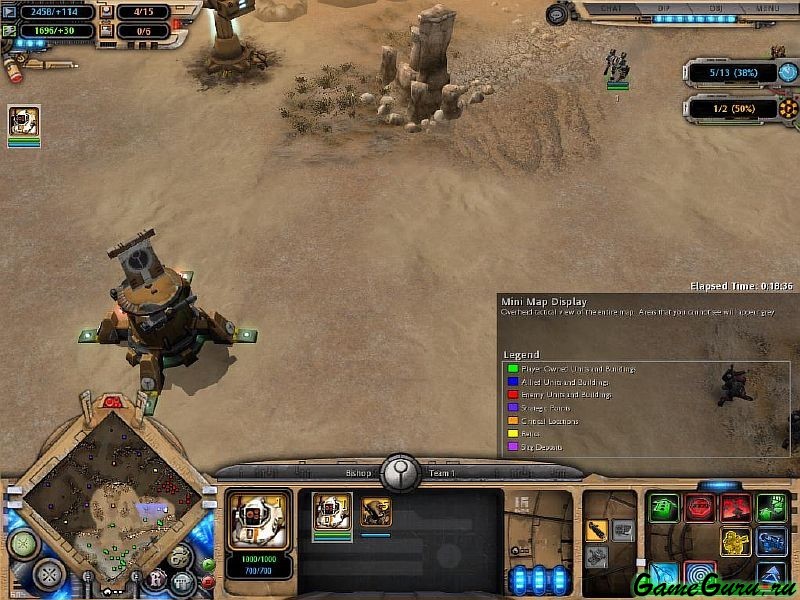Activate the yellow soldier command icon
Viewport: 800px width, 600px height.
tap(736, 543)
